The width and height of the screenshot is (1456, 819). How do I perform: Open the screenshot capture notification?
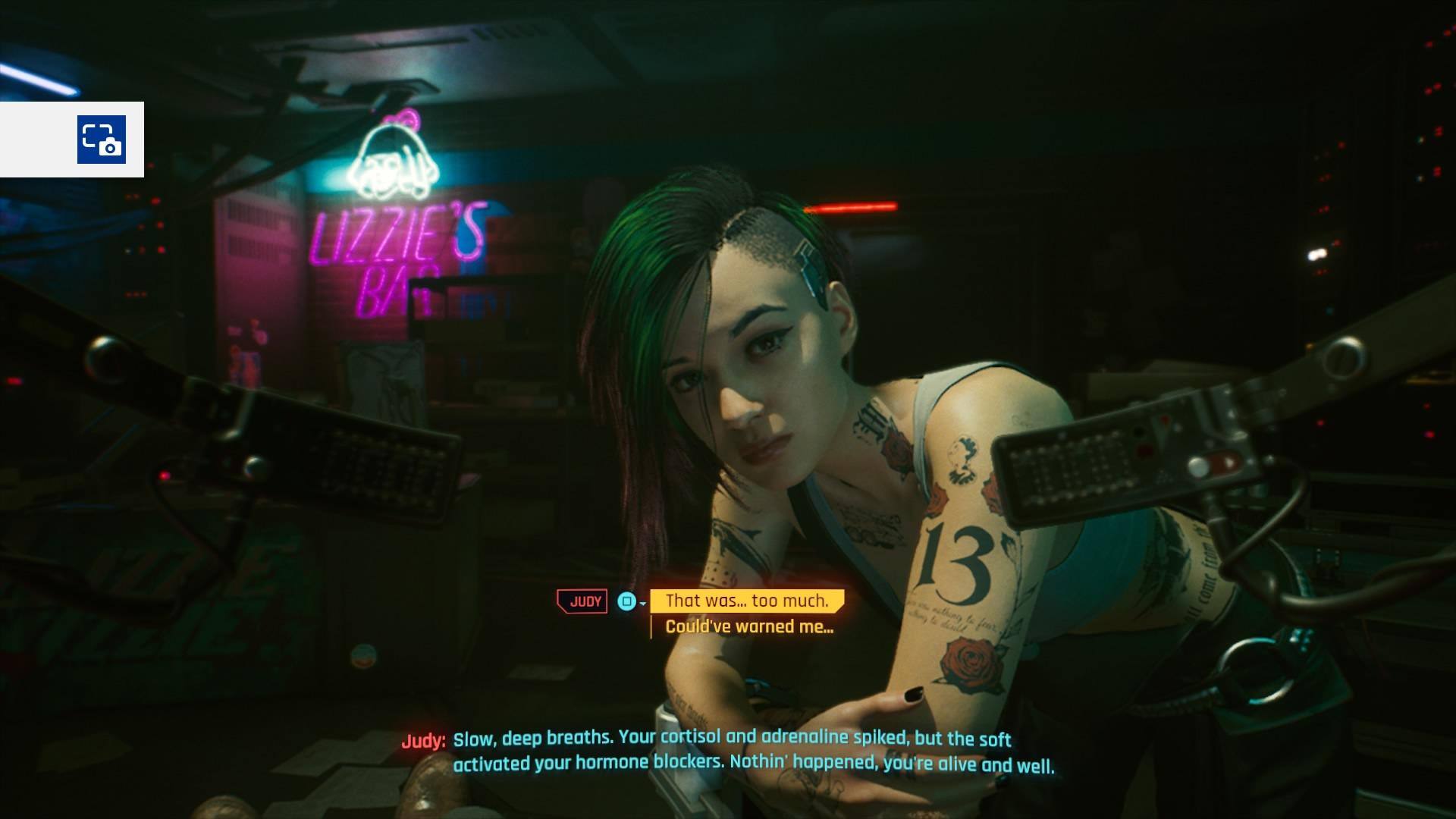(x=101, y=140)
